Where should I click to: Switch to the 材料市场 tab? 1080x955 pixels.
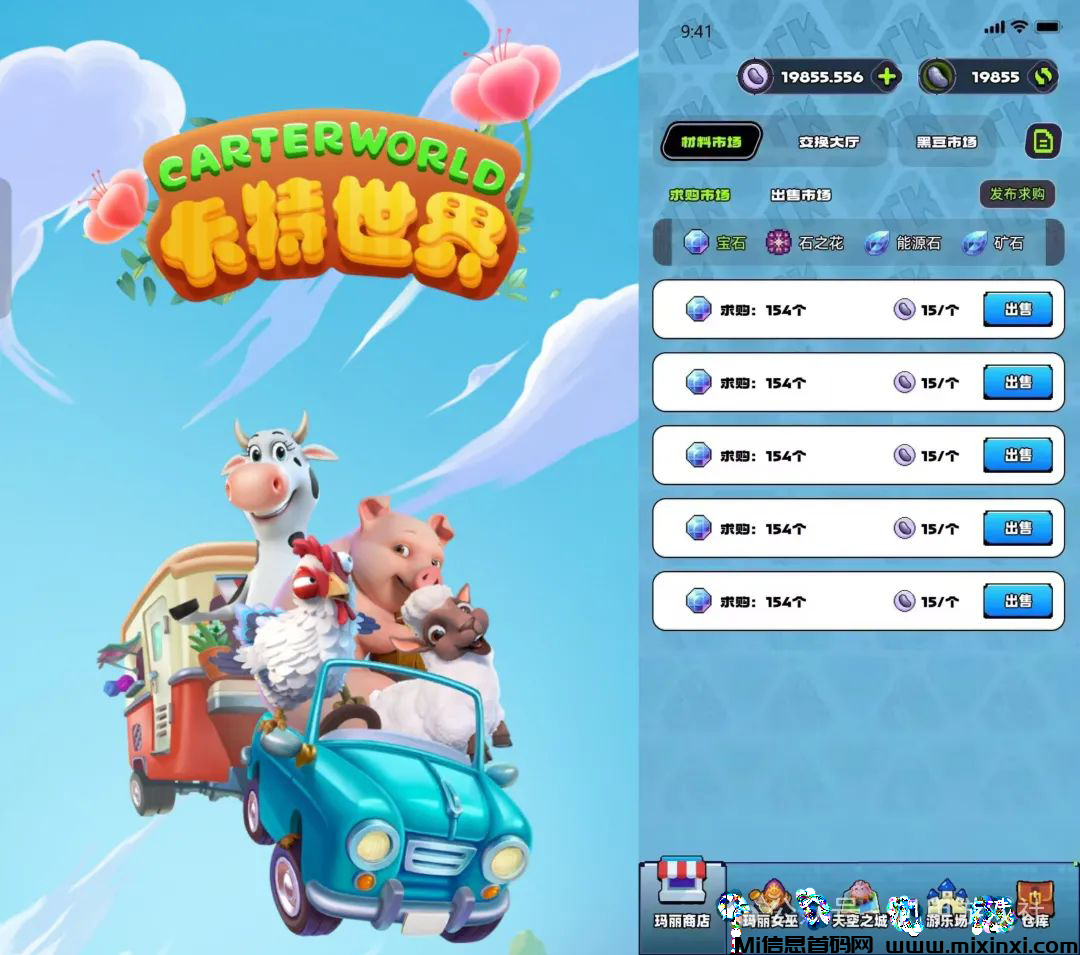pos(711,142)
